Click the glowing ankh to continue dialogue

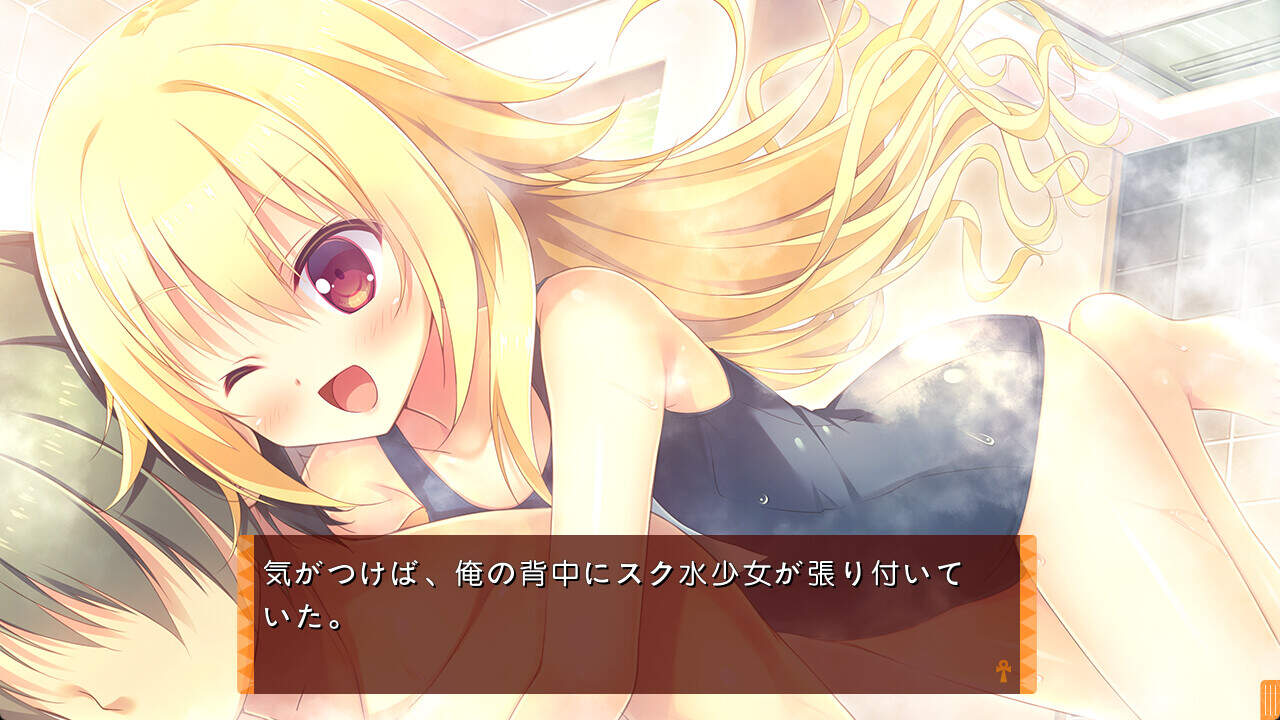point(1003,671)
